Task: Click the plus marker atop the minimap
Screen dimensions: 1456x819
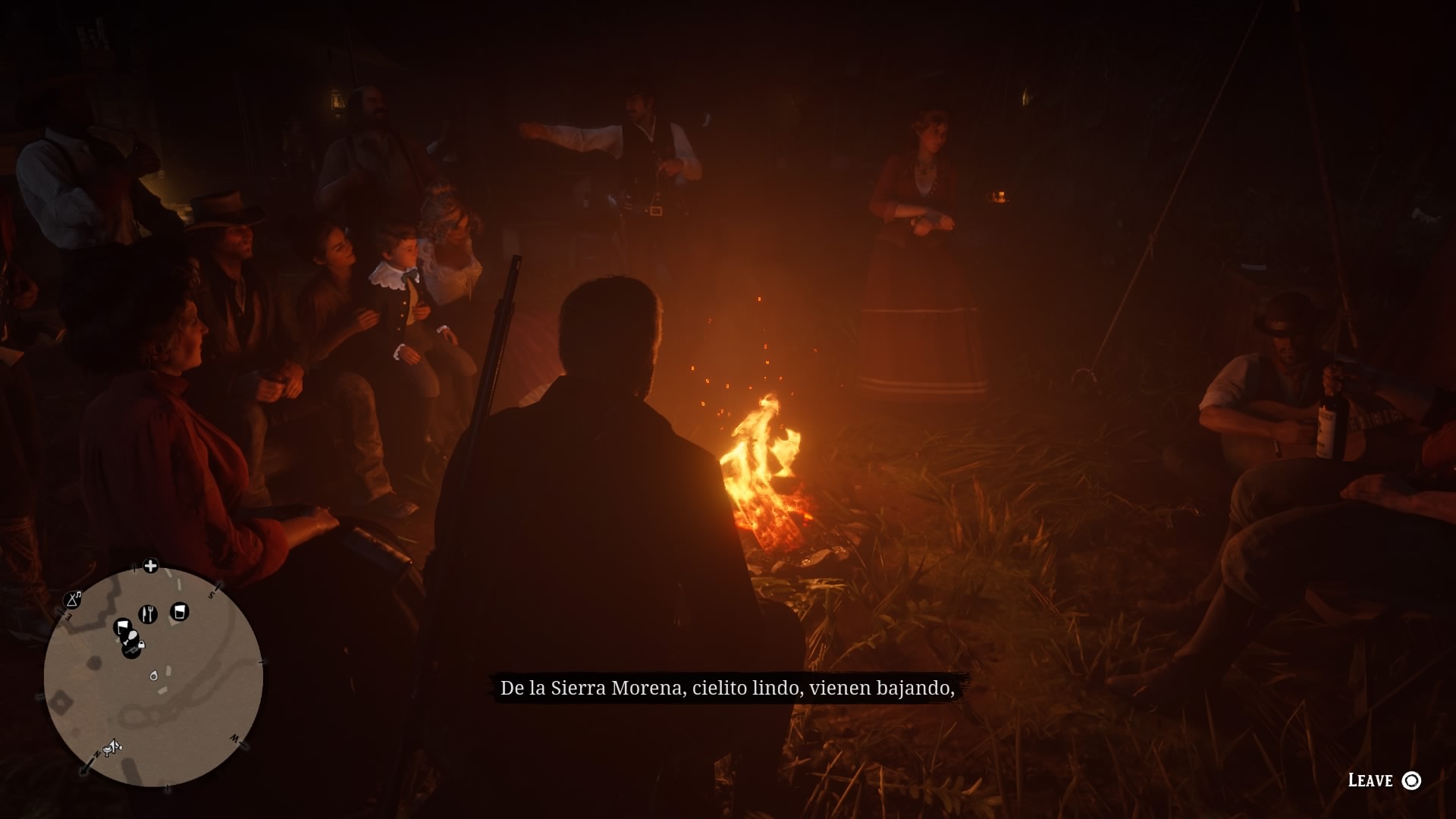Action: (x=150, y=565)
